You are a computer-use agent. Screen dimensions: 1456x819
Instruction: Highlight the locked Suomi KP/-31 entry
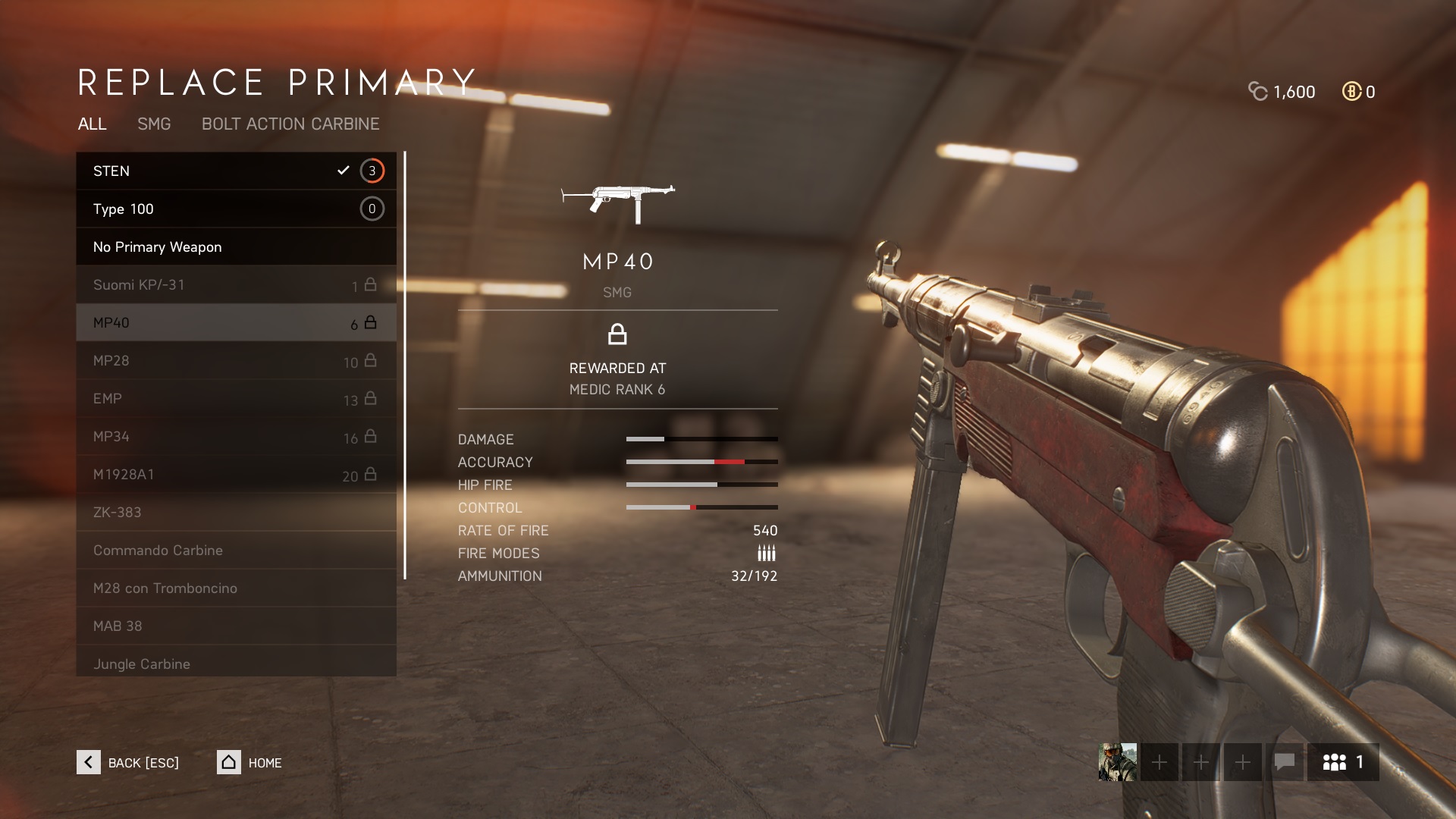coord(236,284)
